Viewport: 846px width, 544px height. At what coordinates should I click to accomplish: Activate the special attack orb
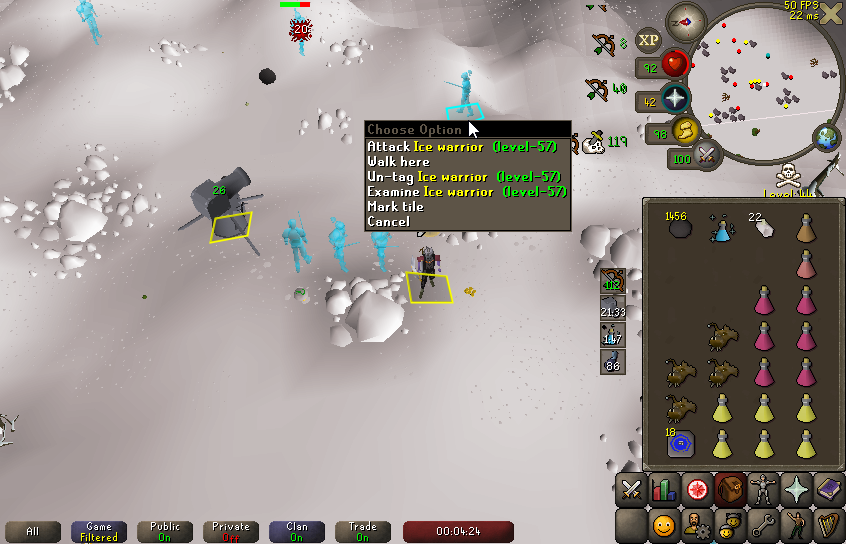pos(709,156)
